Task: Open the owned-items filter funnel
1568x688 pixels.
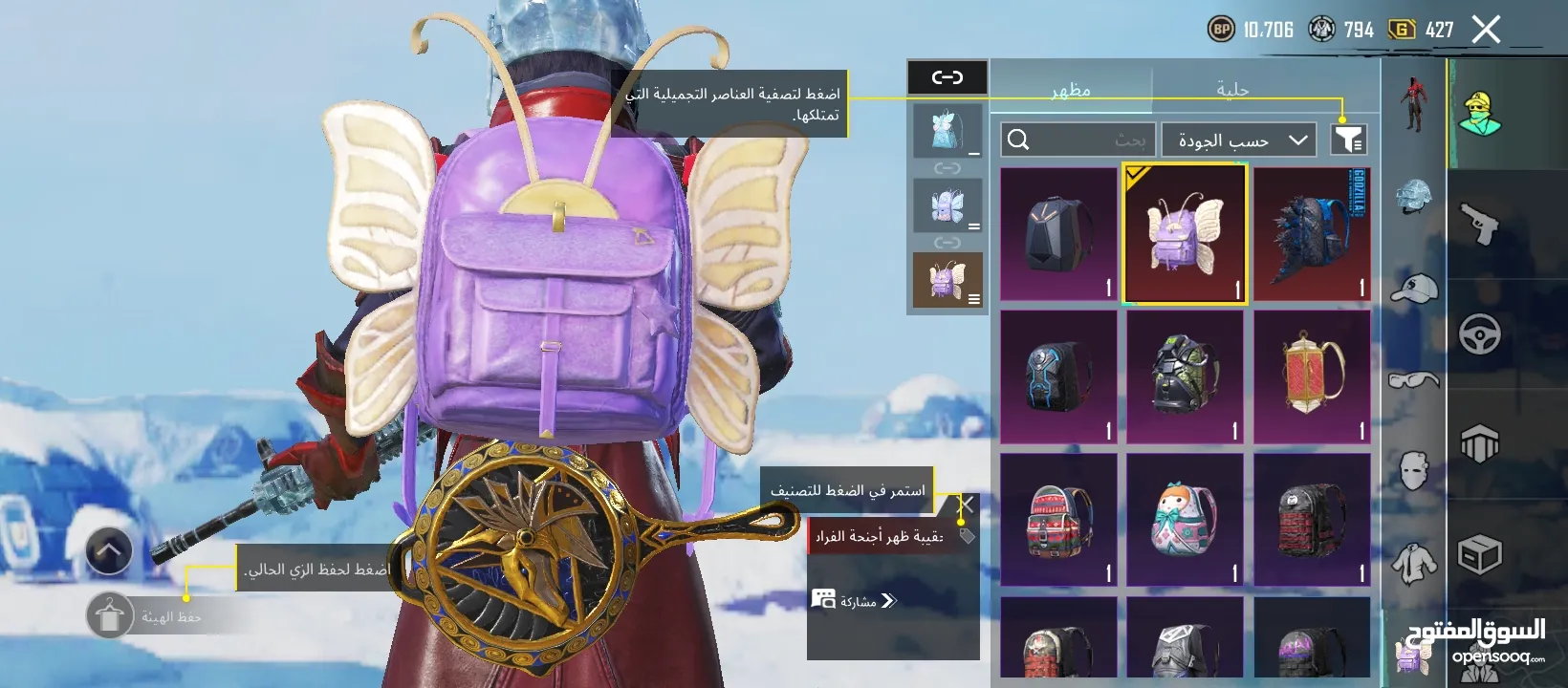Action: click(1348, 140)
